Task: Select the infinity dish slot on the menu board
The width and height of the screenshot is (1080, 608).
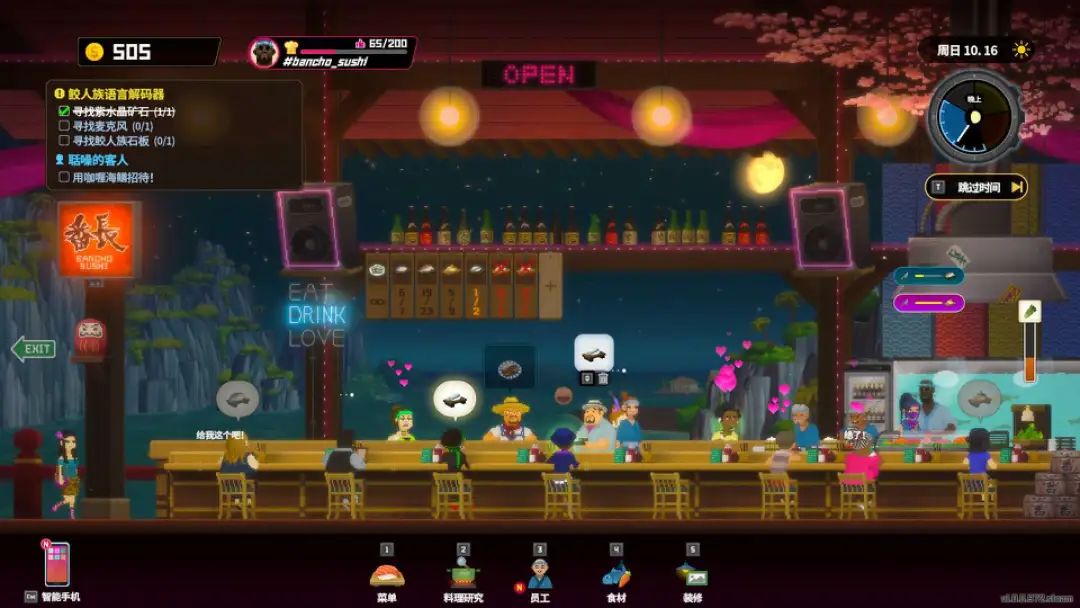Action: click(377, 285)
